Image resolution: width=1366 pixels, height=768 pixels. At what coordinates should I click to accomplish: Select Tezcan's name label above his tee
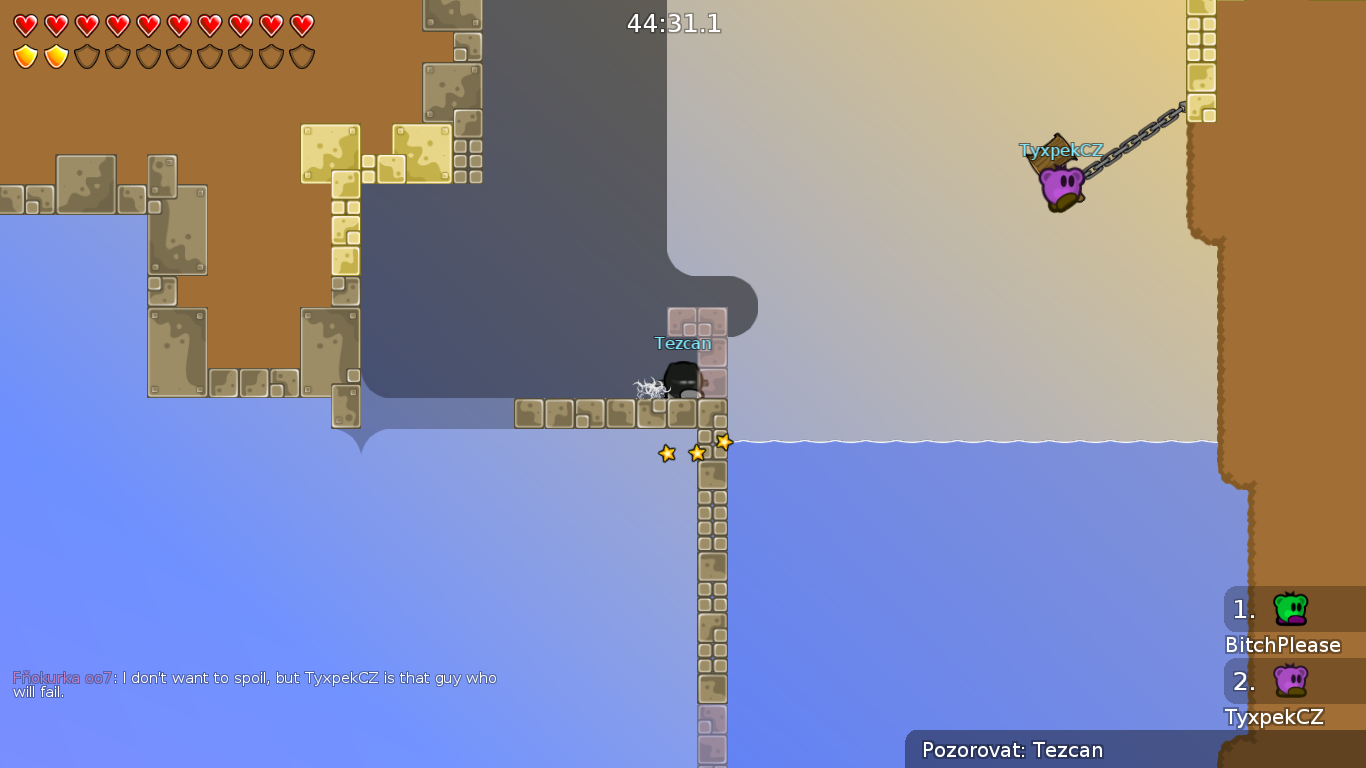(683, 342)
